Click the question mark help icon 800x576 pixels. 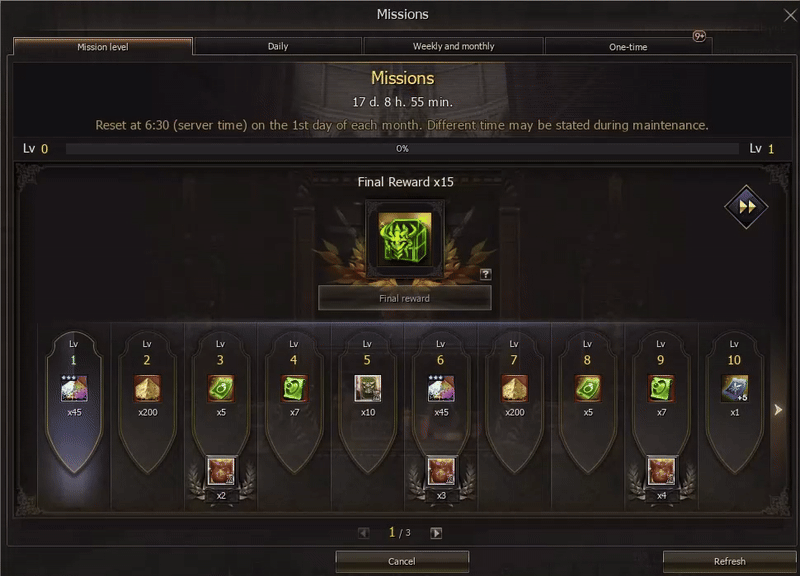coord(486,274)
